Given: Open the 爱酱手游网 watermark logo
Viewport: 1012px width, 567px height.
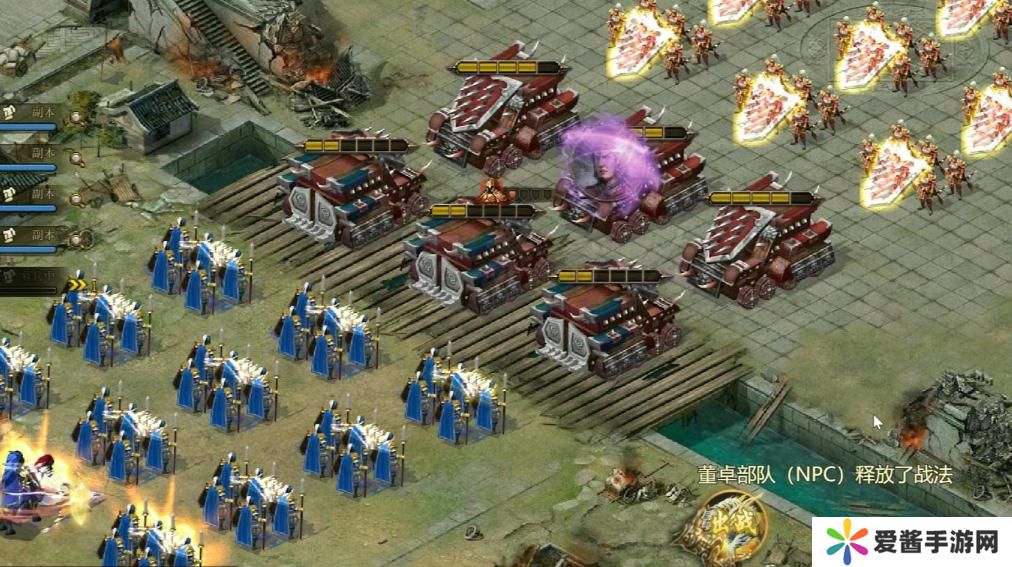Looking at the screenshot, I should pos(910,542).
